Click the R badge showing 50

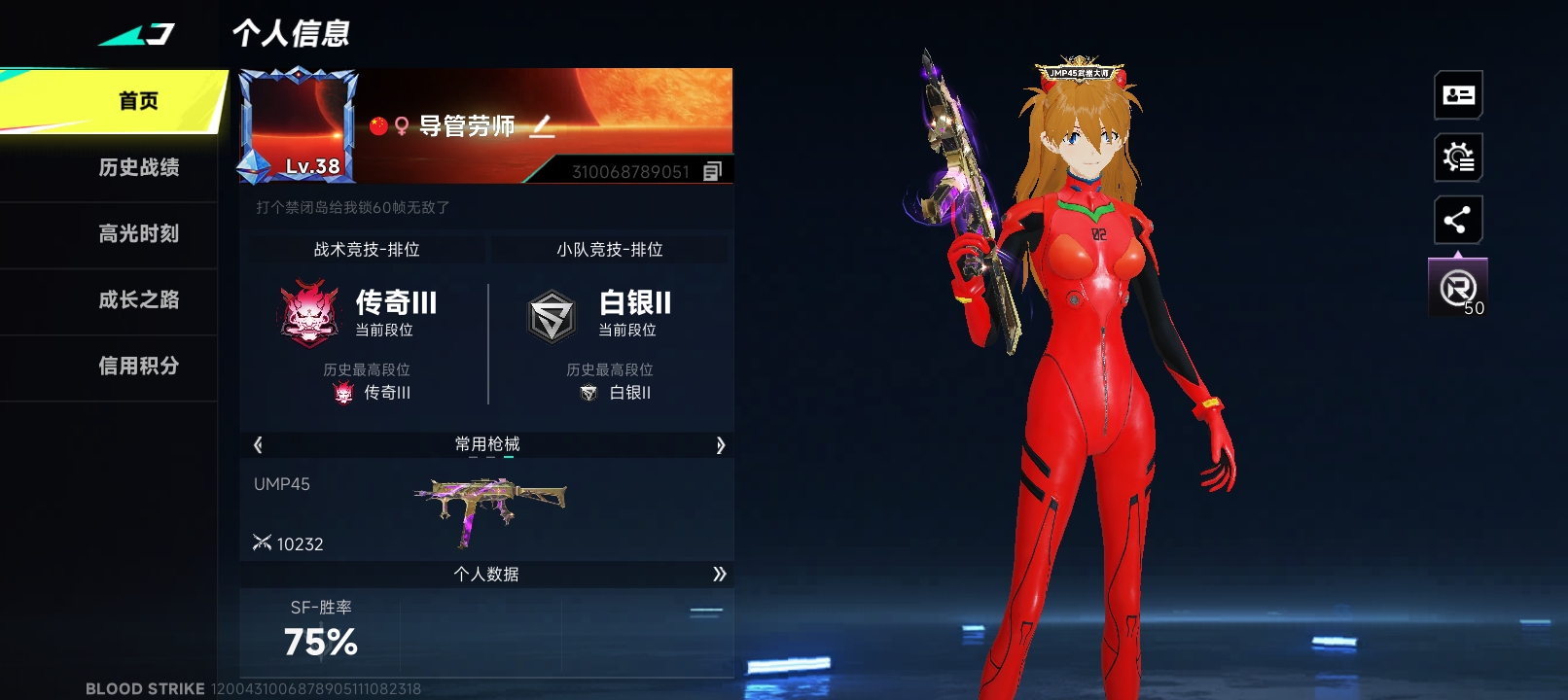pyautogui.click(x=1456, y=286)
